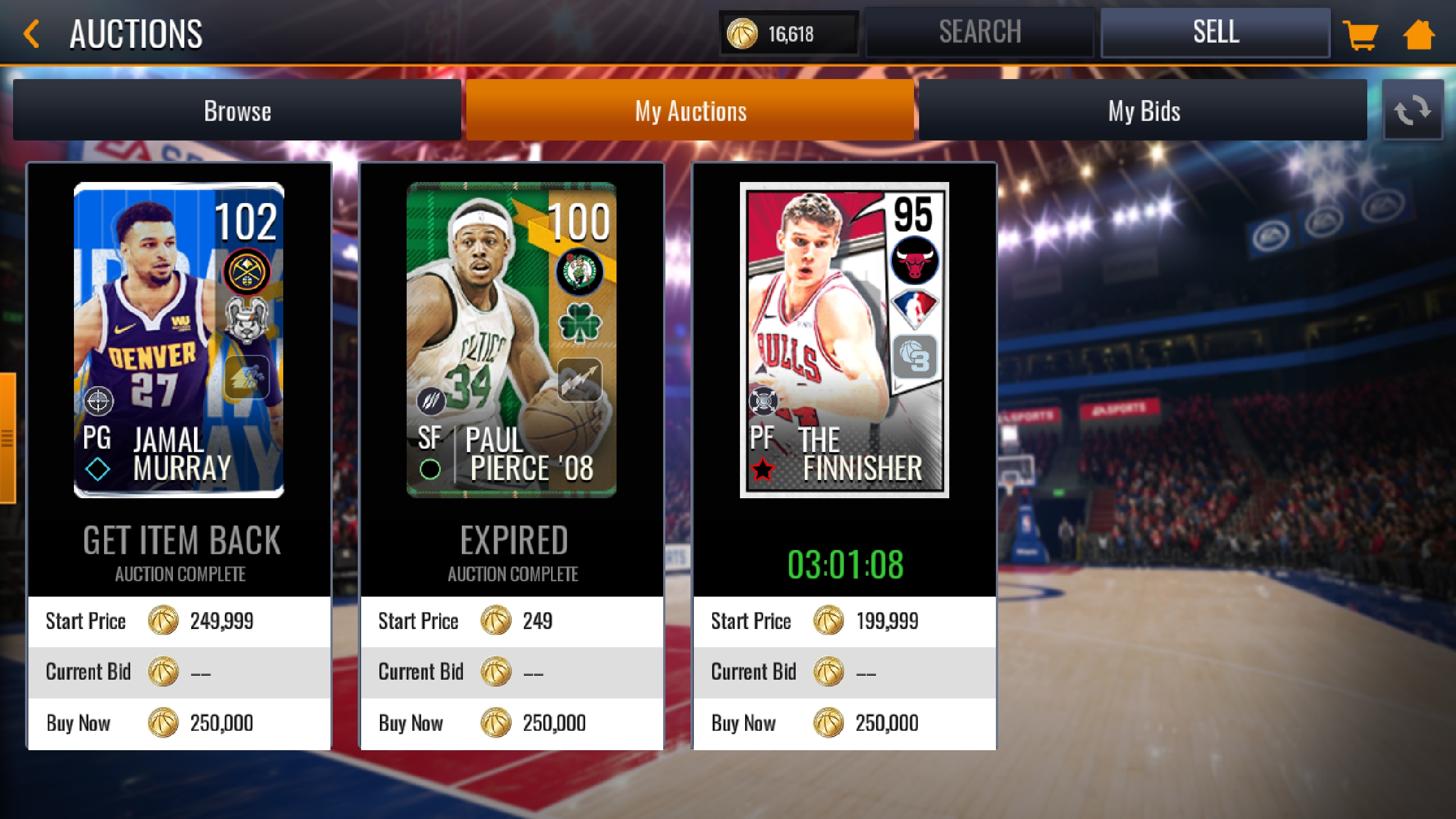The height and width of the screenshot is (819, 1456).
Task: Open the shopping cart icon
Action: click(1362, 34)
